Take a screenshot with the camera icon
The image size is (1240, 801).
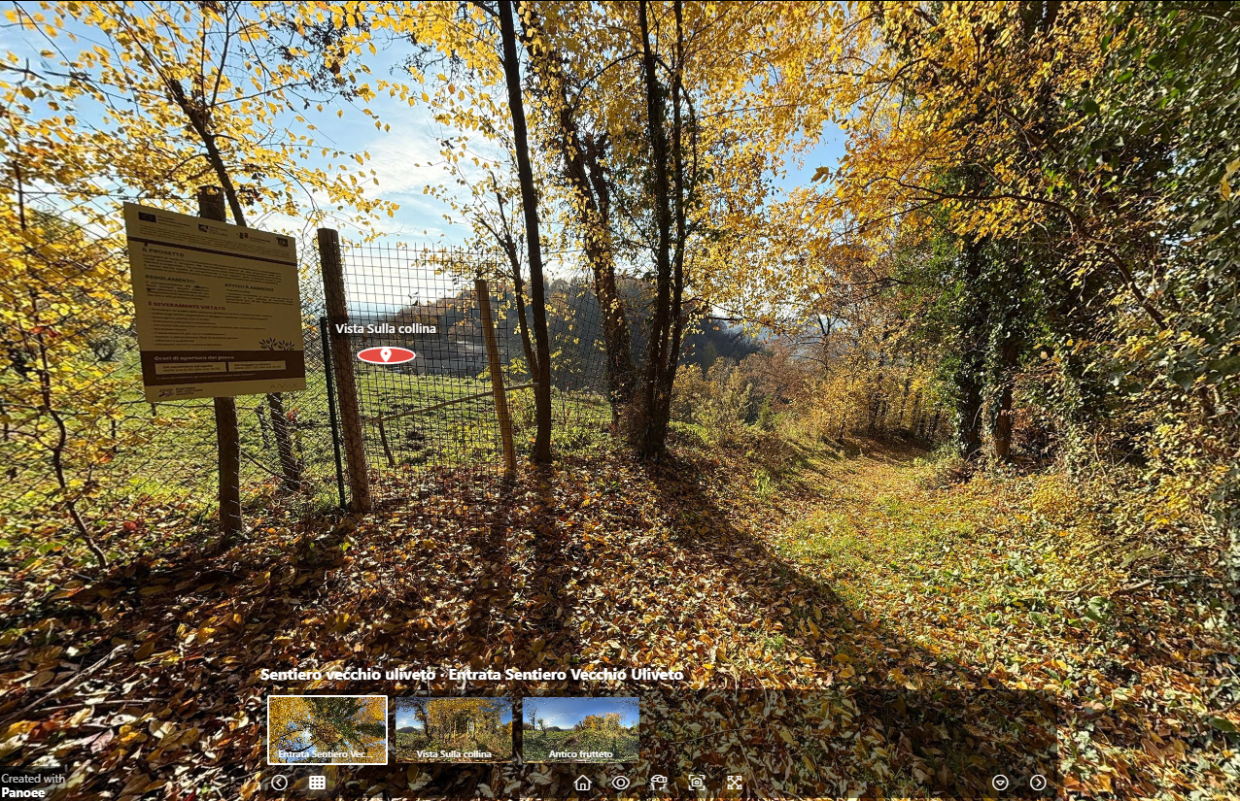coord(697,783)
